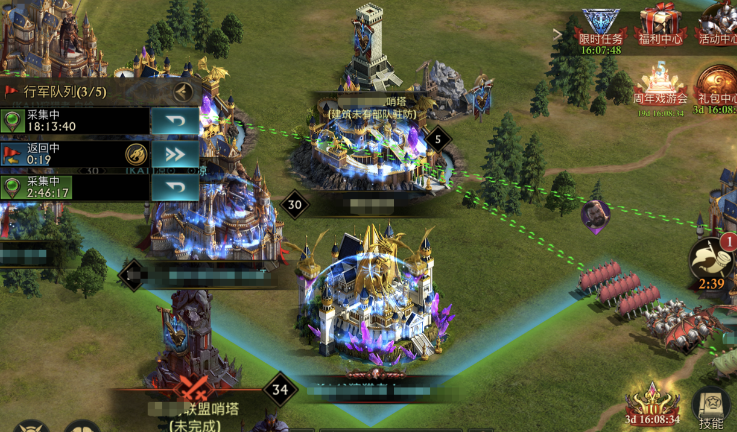The width and height of the screenshot is (737, 432).
Task: Open the limited-time quests (限时任务) icon
Action: [x=600, y=25]
